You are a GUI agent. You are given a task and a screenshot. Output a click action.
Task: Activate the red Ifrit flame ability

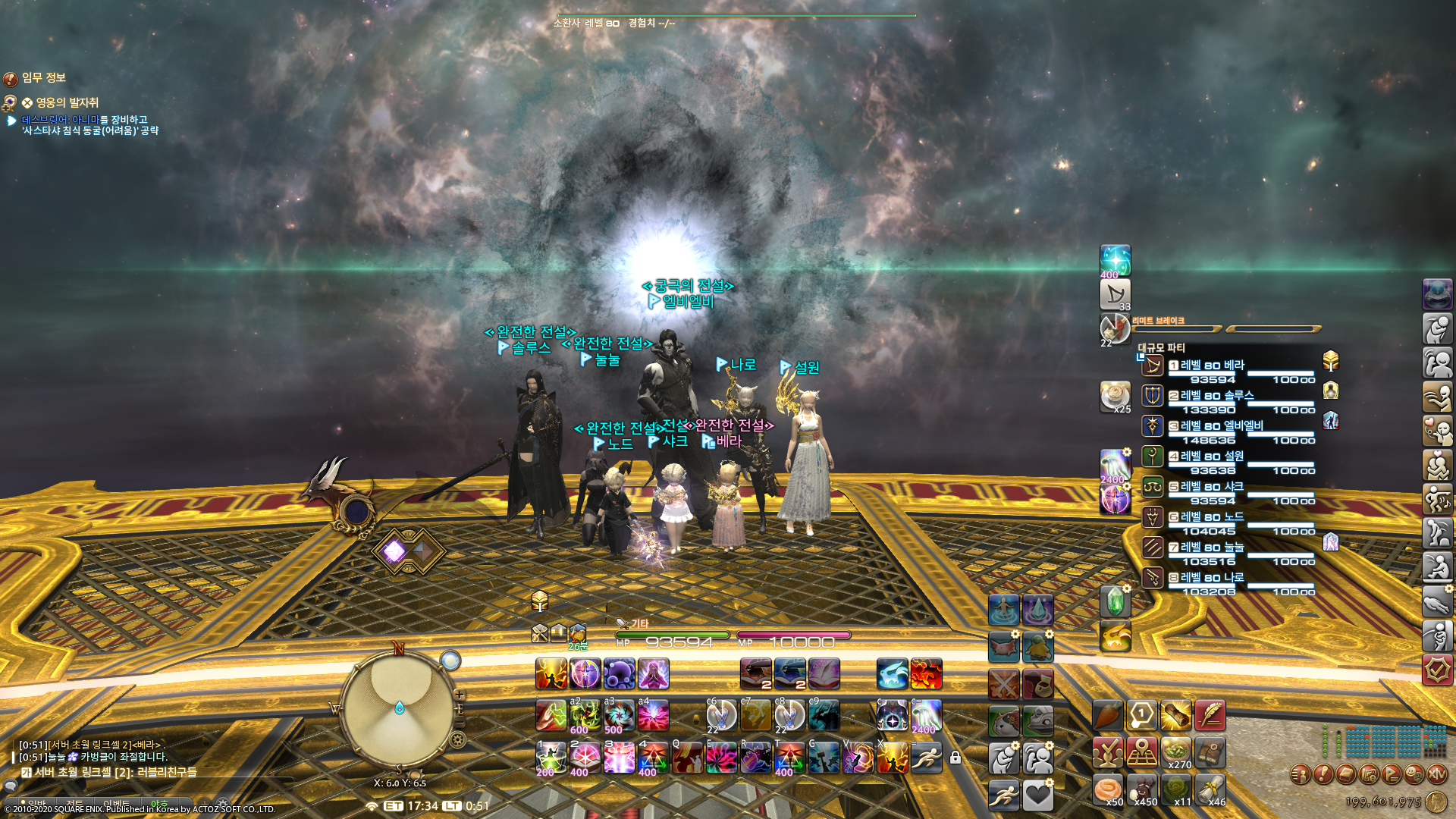[x=926, y=674]
